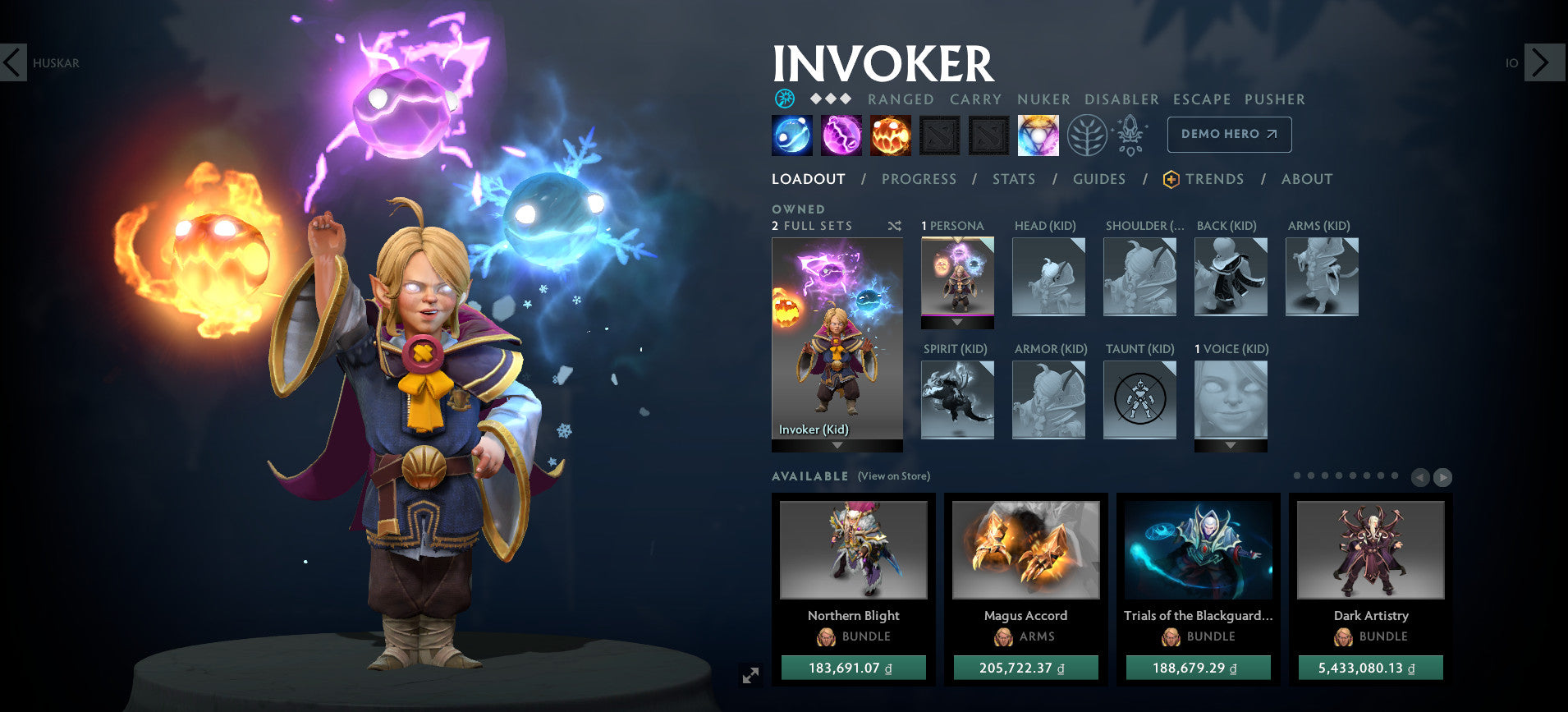1568x712 pixels.
Task: Select the Quas ability icon
Action: point(791,134)
